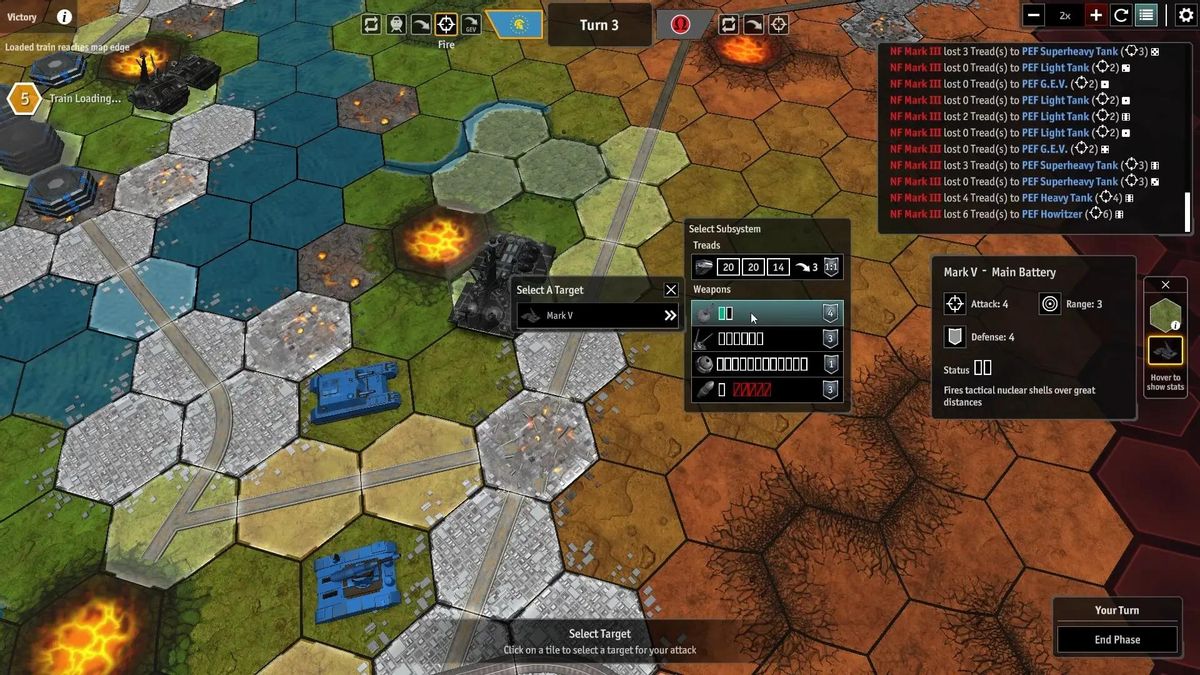Click the circular arrow replay button
Image resolution: width=1200 pixels, height=675 pixels.
tap(1121, 15)
